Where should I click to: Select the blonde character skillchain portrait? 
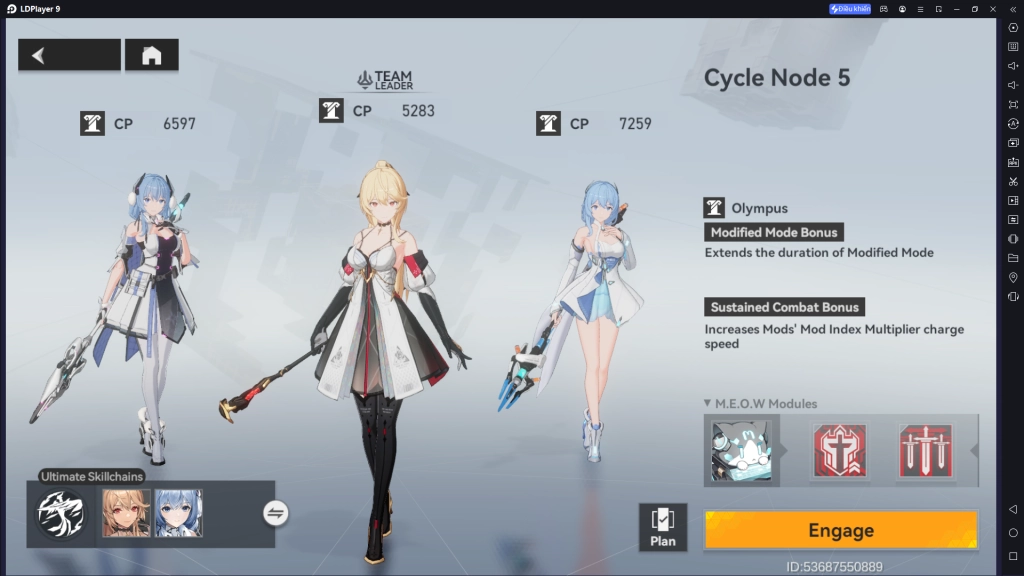(x=126, y=513)
